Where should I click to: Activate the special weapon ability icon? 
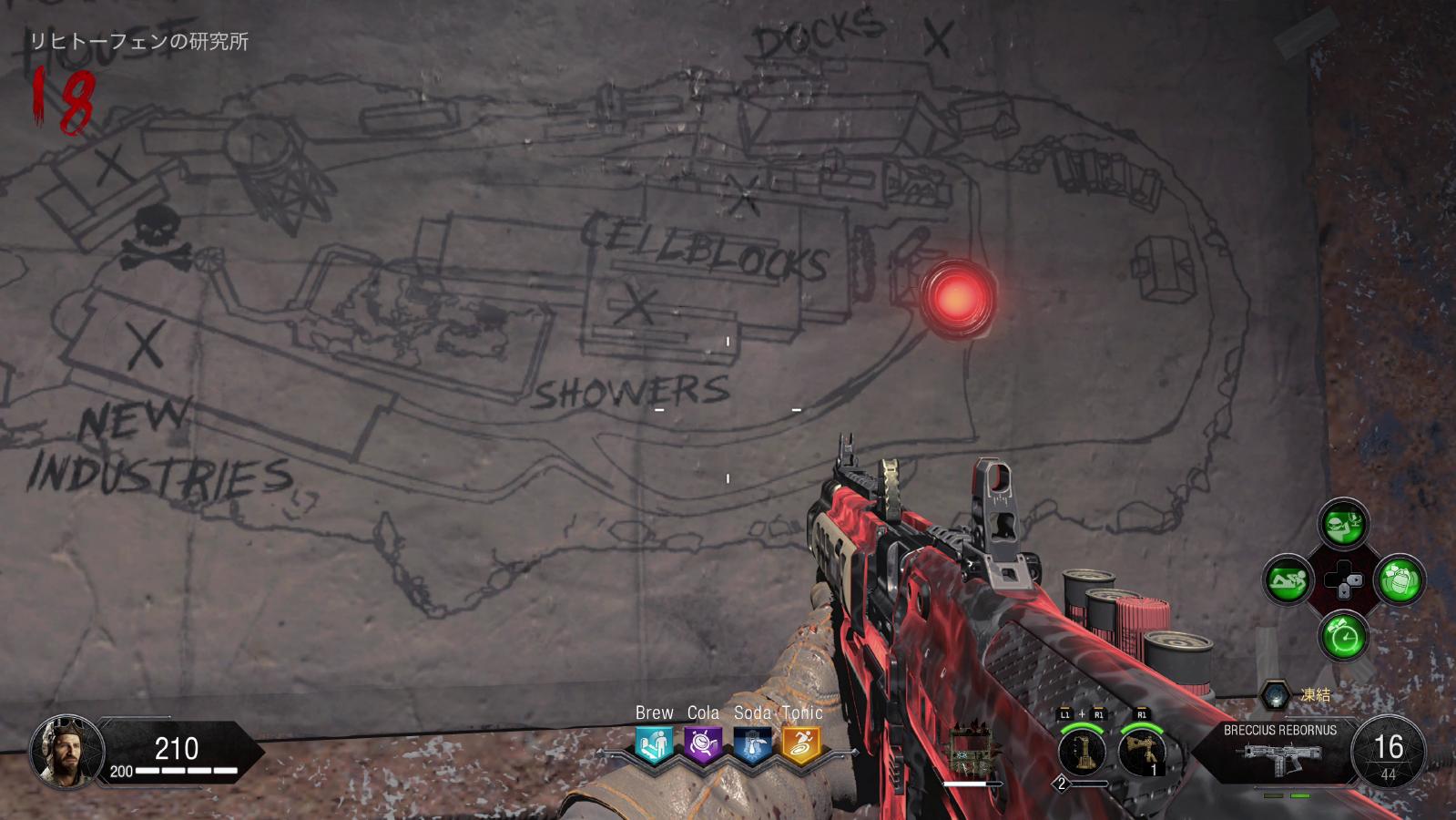coord(1083,752)
